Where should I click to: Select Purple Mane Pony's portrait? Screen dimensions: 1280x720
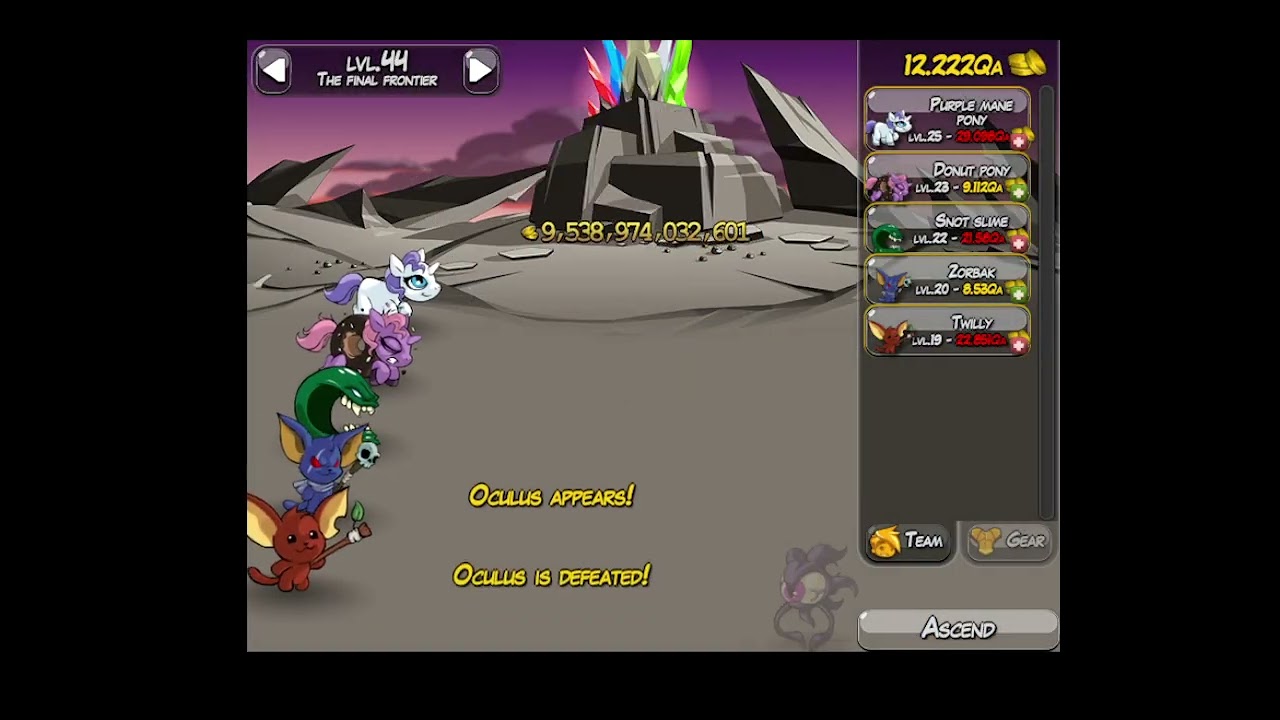click(x=890, y=125)
